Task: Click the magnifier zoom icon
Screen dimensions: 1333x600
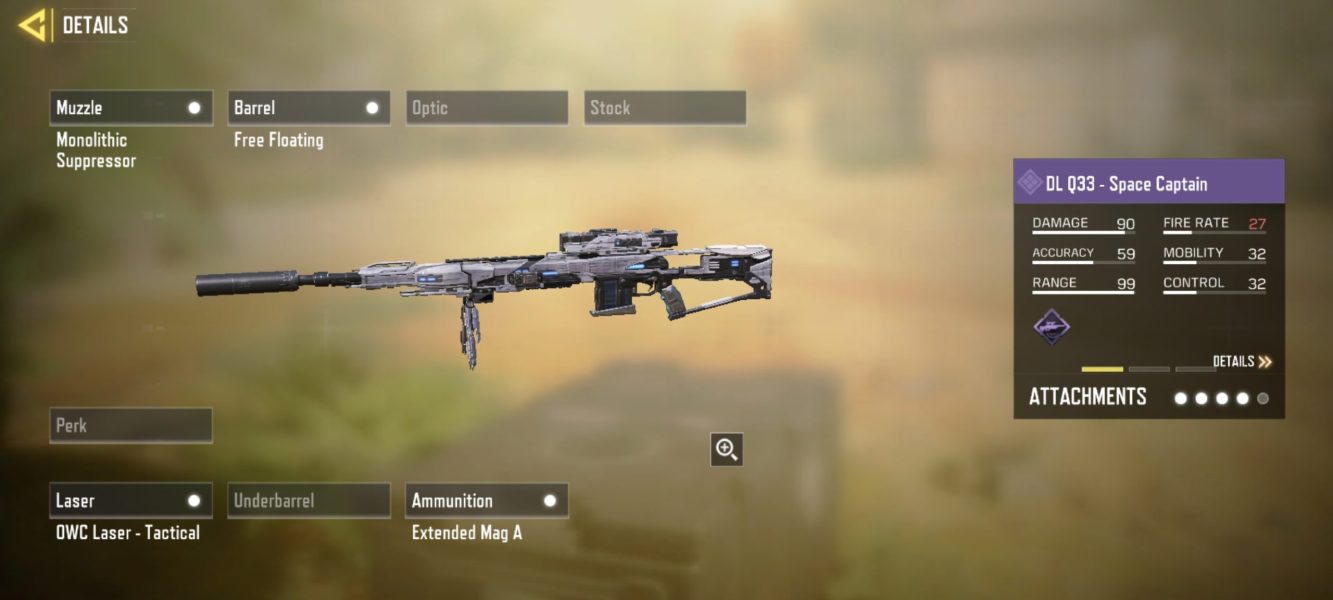Action: pos(727,450)
